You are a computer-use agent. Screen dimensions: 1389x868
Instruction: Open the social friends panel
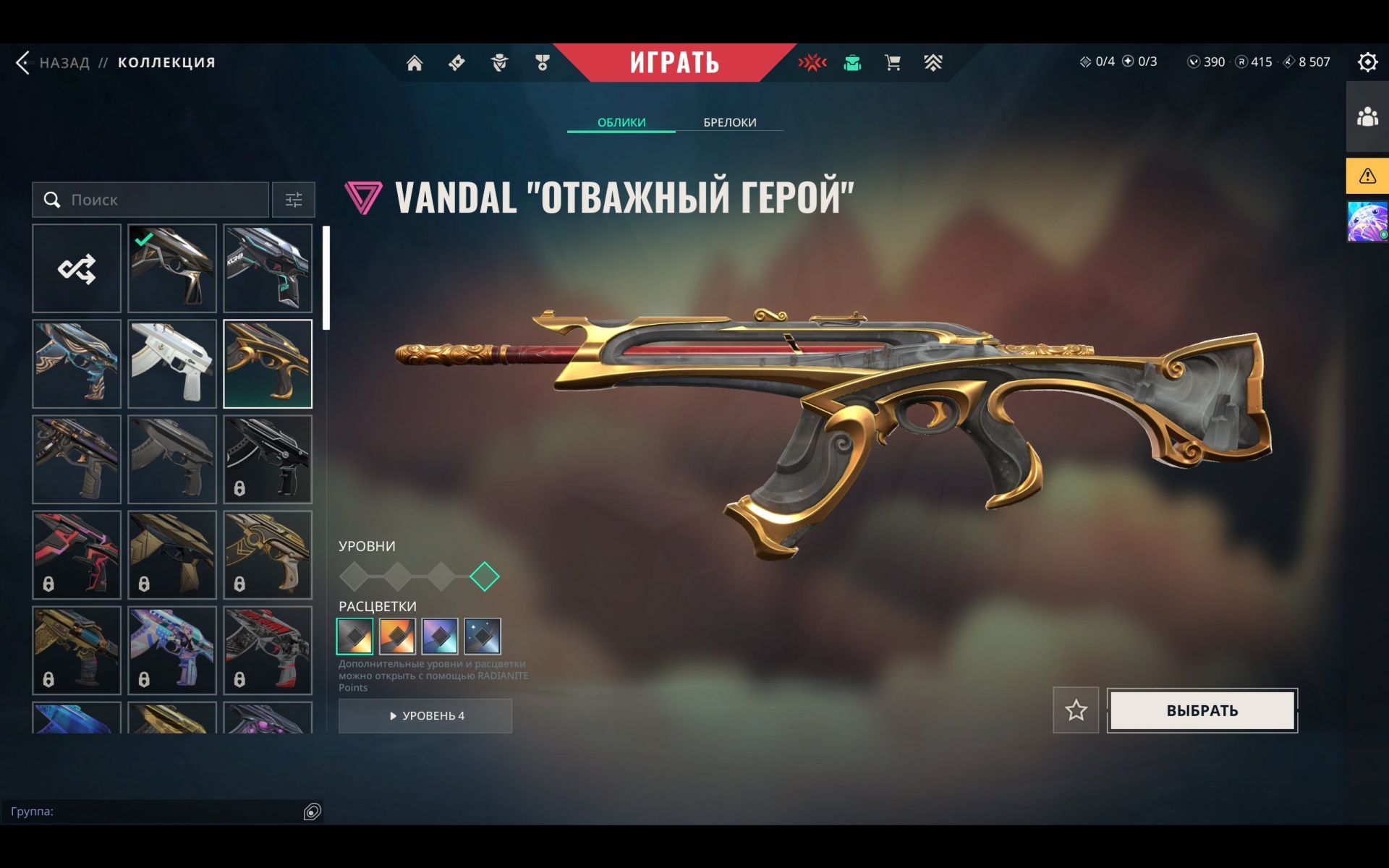(x=1367, y=116)
